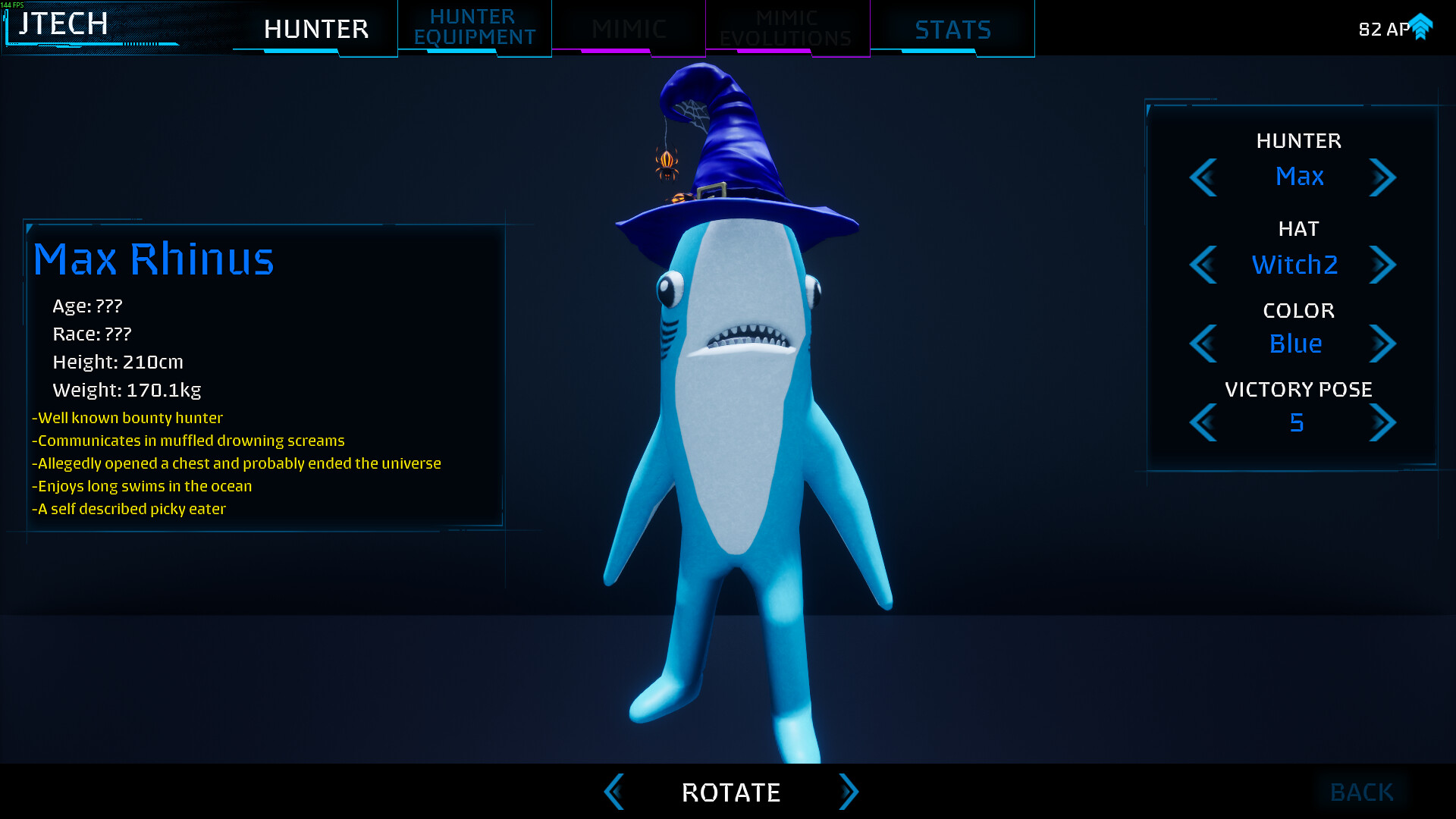Click the Back button

tap(1361, 792)
